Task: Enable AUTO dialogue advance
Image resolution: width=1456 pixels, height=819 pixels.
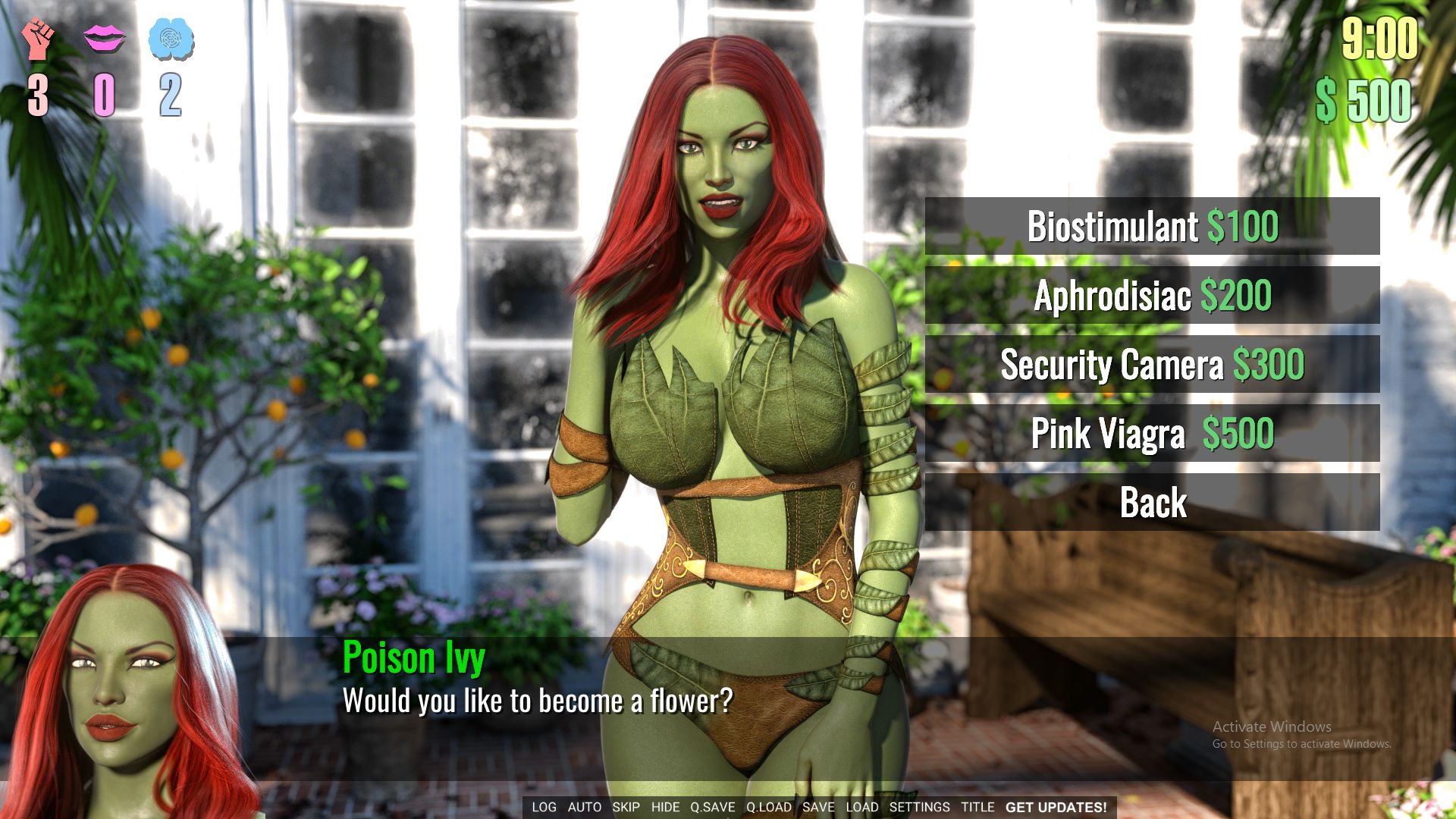Action: (583, 807)
